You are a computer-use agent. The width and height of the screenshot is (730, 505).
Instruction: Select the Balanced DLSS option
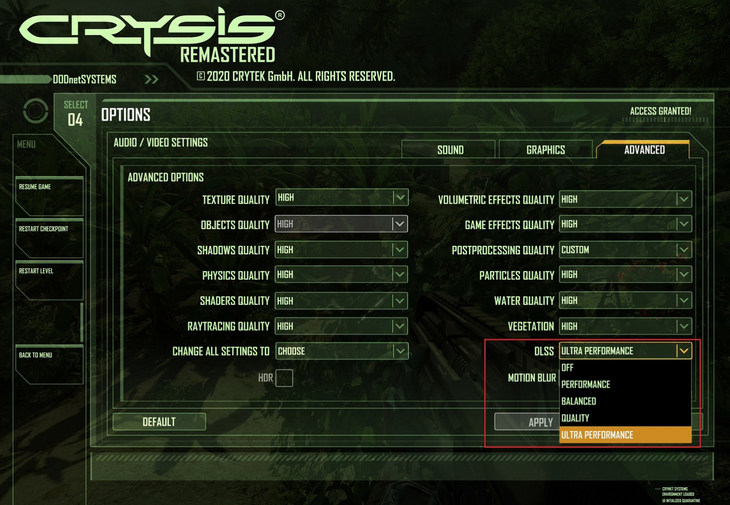pos(624,401)
